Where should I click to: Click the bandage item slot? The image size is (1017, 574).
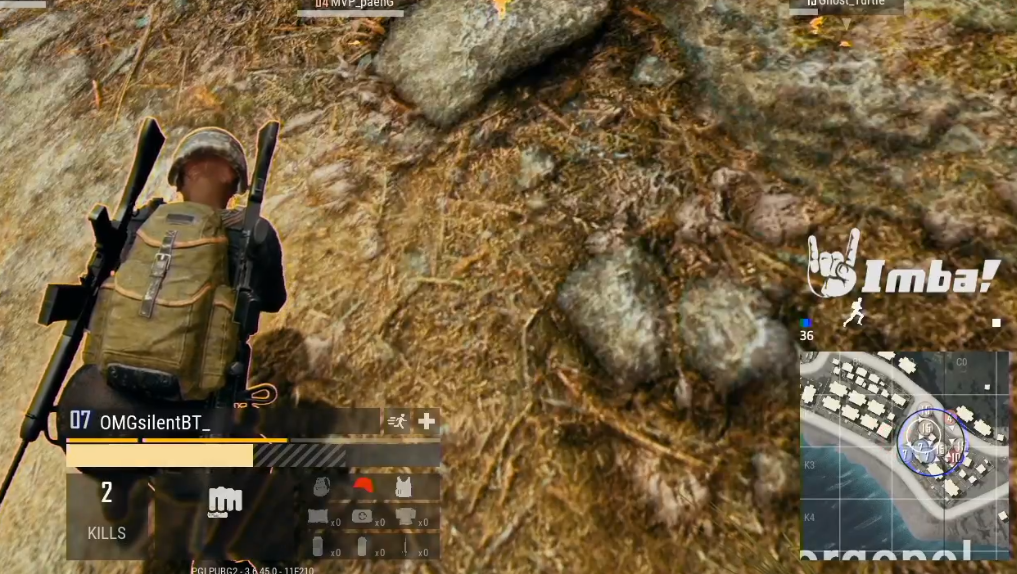320,517
